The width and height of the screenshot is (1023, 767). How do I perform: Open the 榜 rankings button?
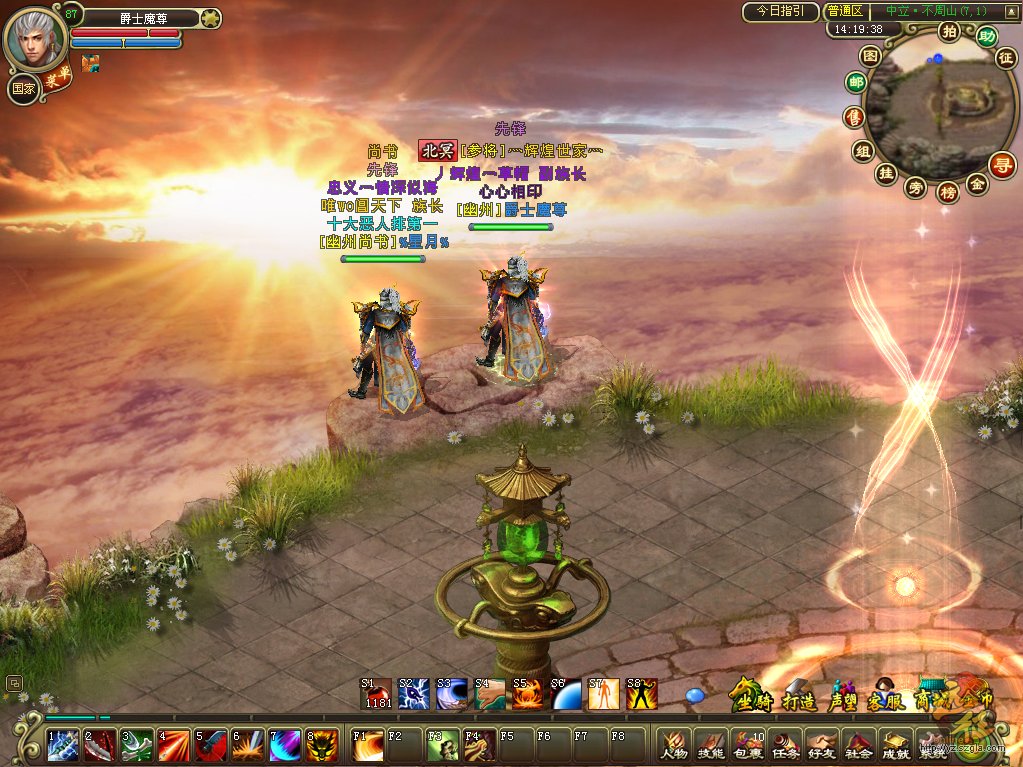tap(947, 192)
